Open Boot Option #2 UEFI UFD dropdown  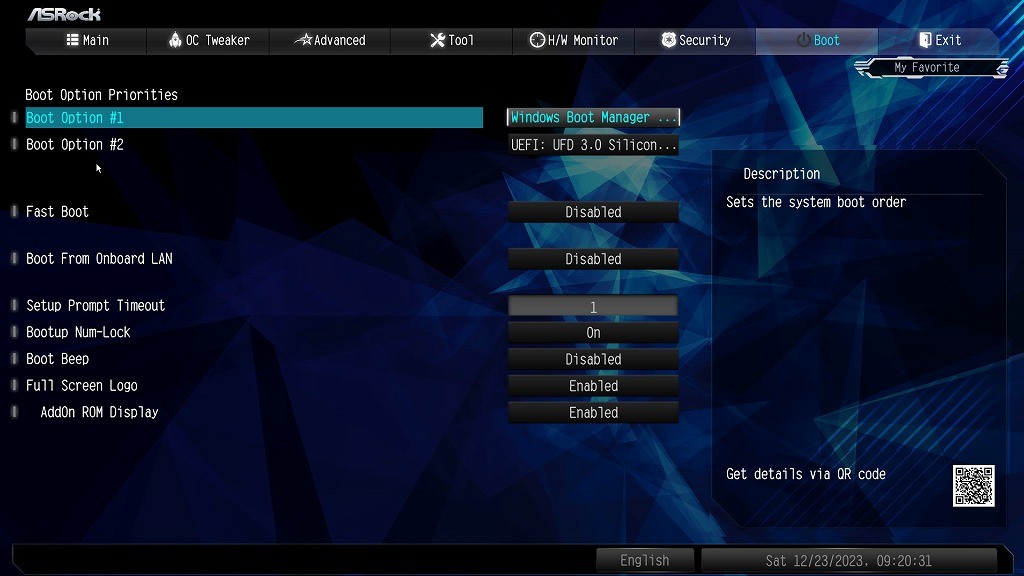click(593, 145)
